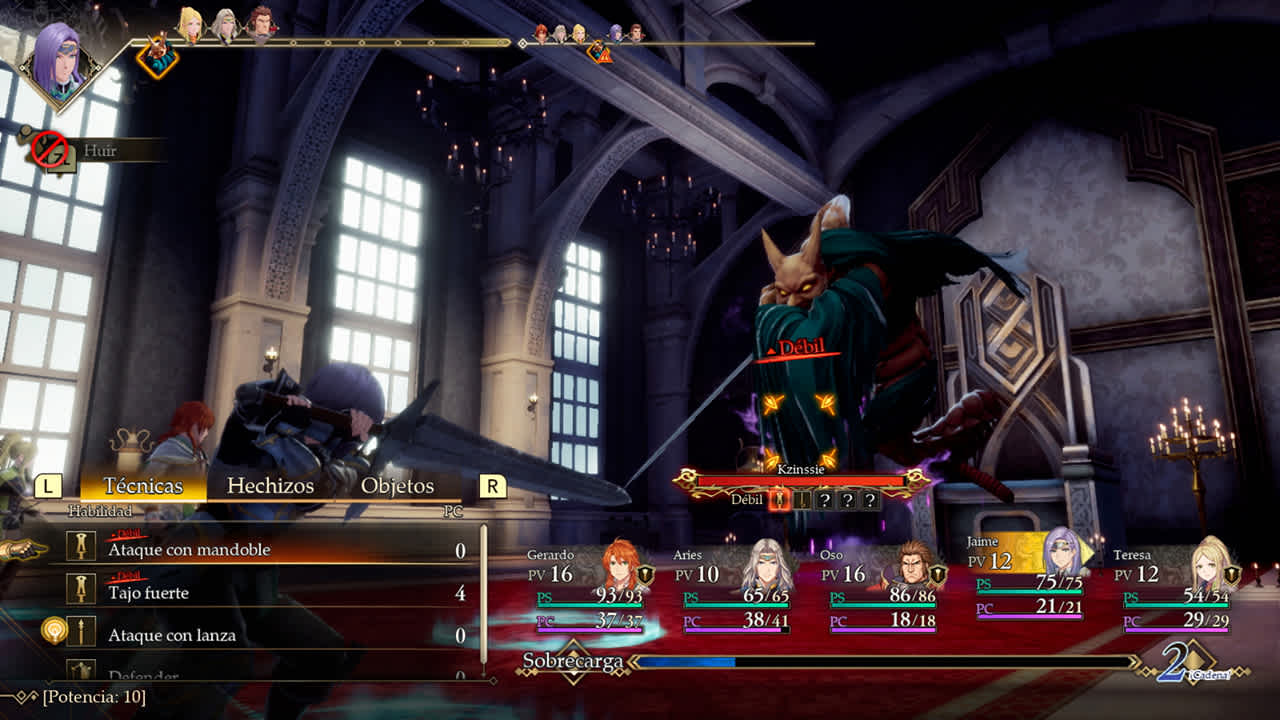Open the Objetos tab

coord(400,486)
